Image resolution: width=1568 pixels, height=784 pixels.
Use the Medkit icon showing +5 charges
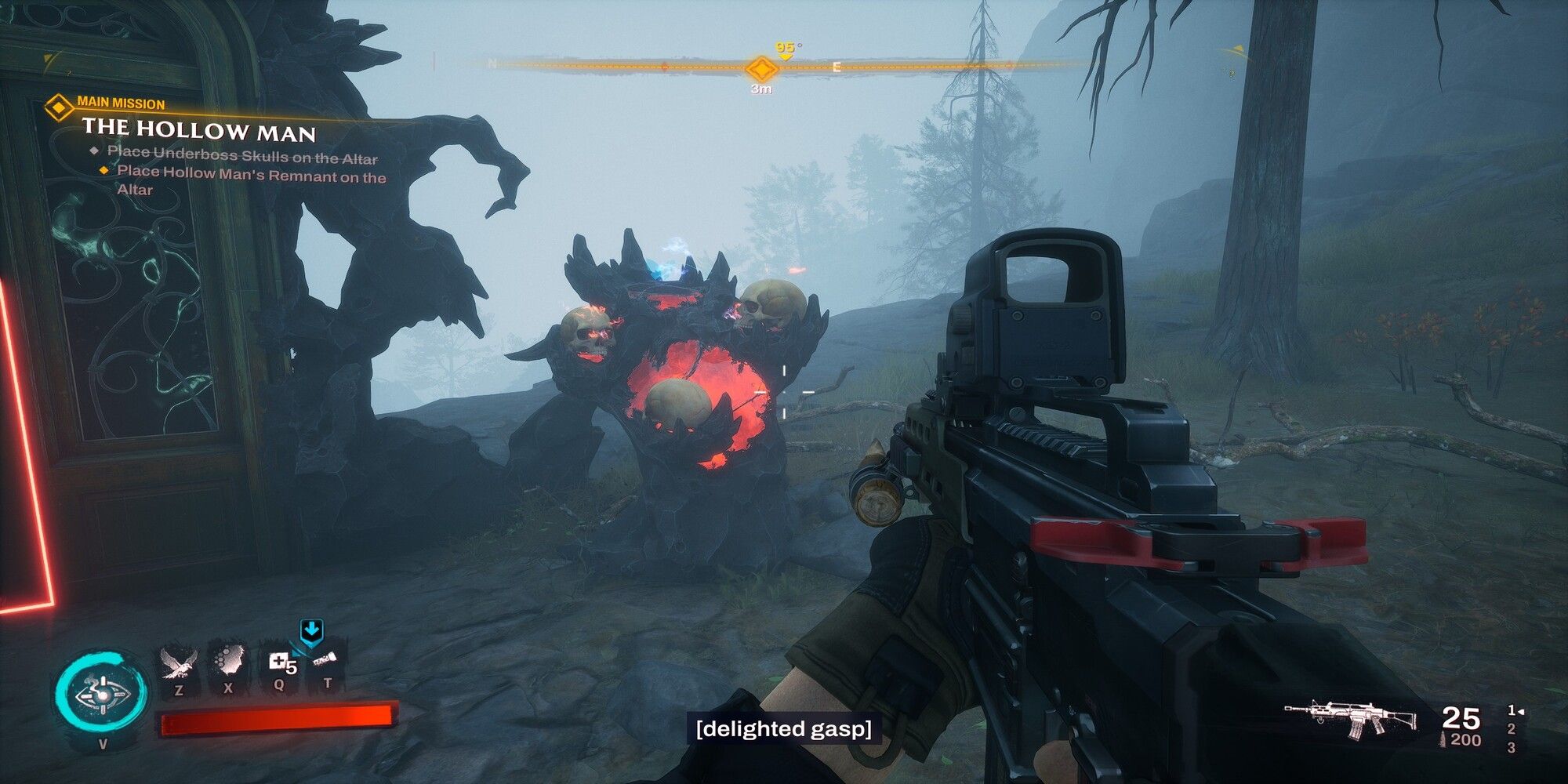[x=279, y=662]
